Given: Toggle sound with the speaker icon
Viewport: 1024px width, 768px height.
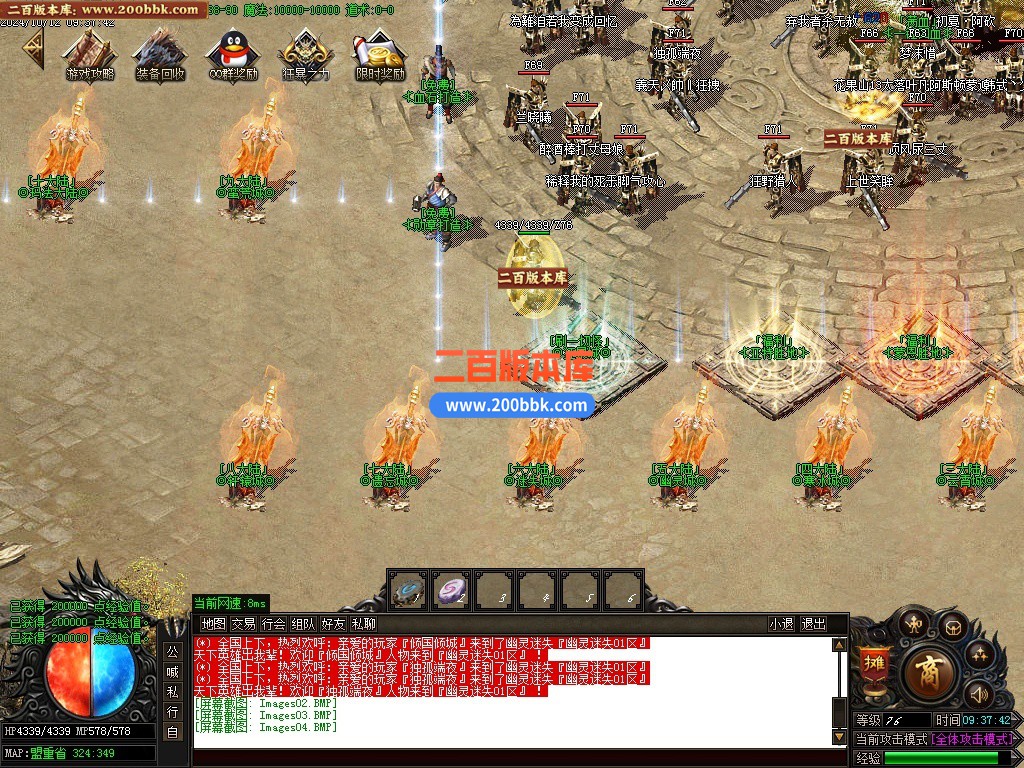Looking at the screenshot, I should (977, 693).
